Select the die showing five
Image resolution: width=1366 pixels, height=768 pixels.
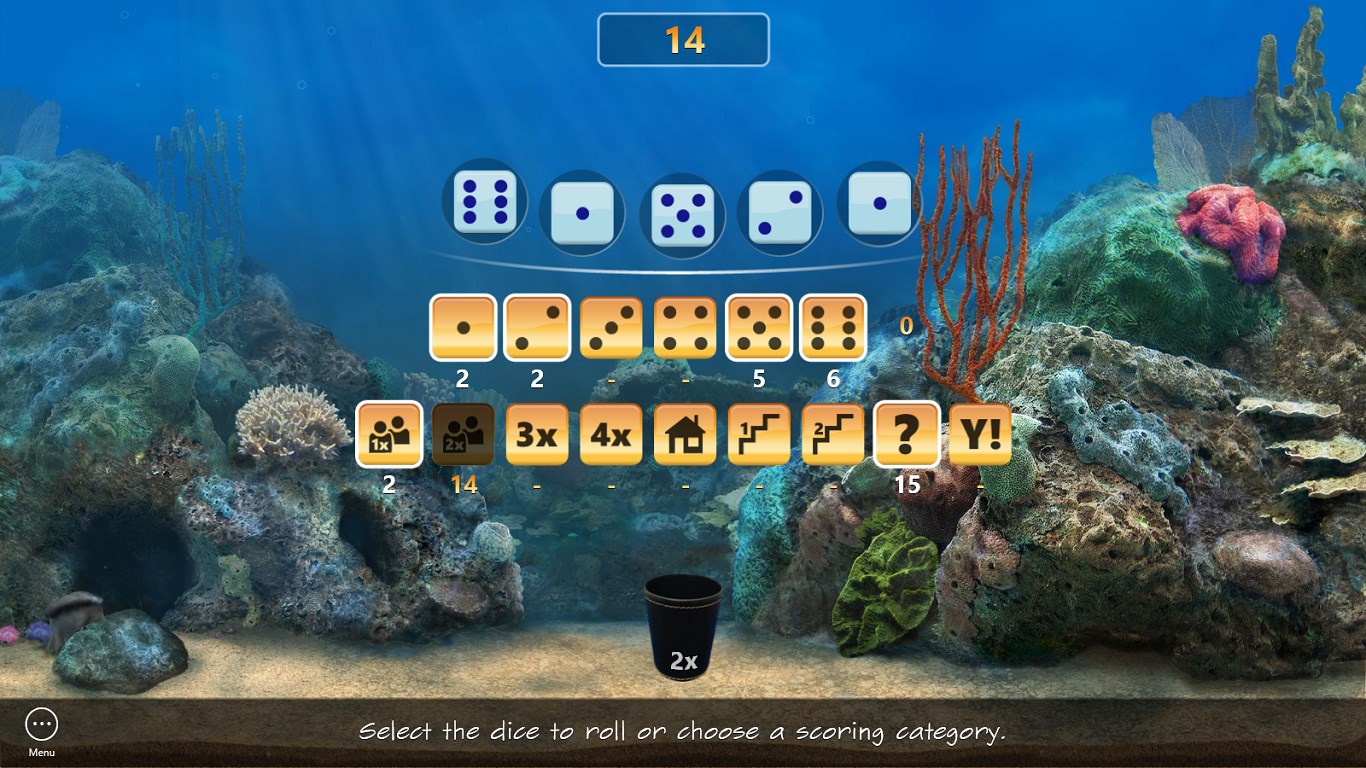click(683, 214)
